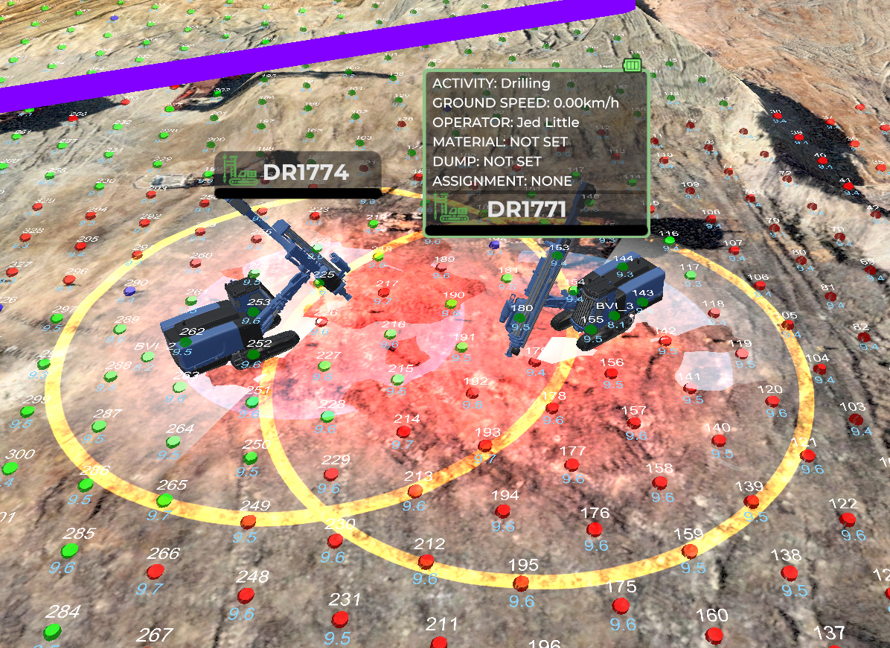
Task: Select the DR1771 drill name tag
Action: coord(526,209)
